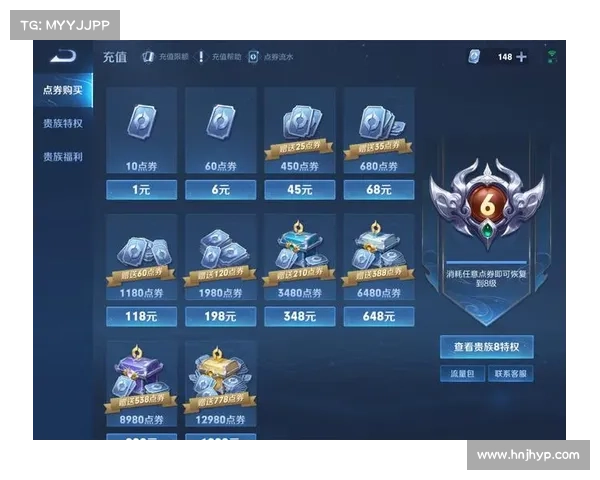Contact support via 联系客服
The image size is (600, 480).
[x=511, y=374]
